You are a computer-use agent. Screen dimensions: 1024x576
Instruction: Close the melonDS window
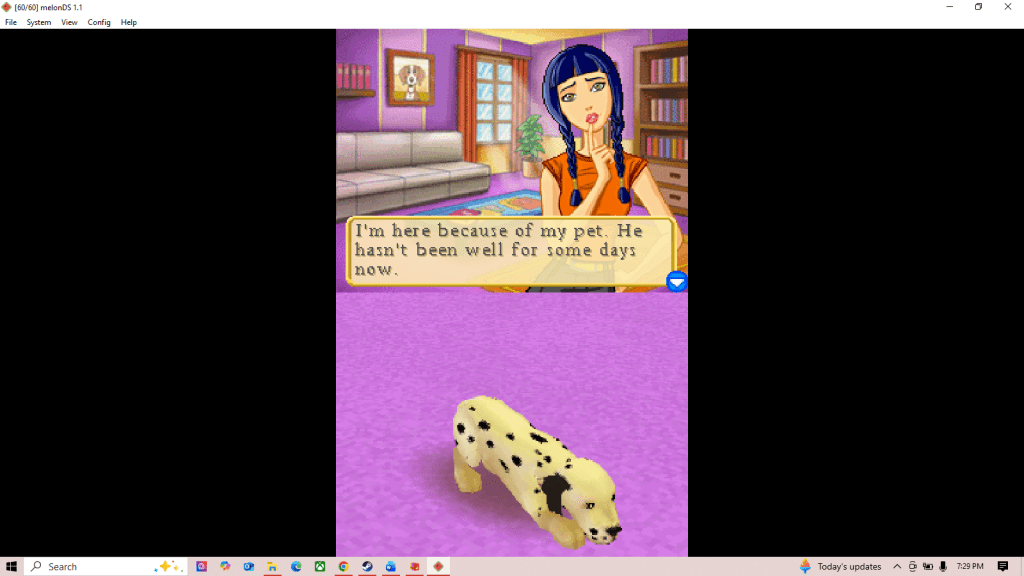click(x=1008, y=7)
